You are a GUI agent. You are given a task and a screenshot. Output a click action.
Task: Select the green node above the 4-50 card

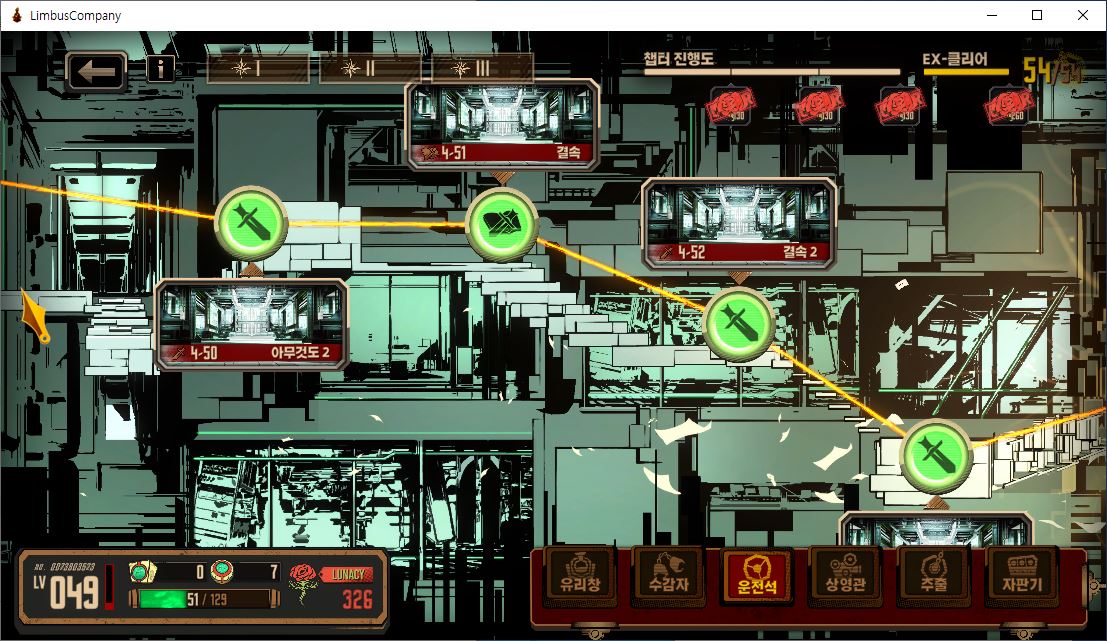(x=251, y=216)
